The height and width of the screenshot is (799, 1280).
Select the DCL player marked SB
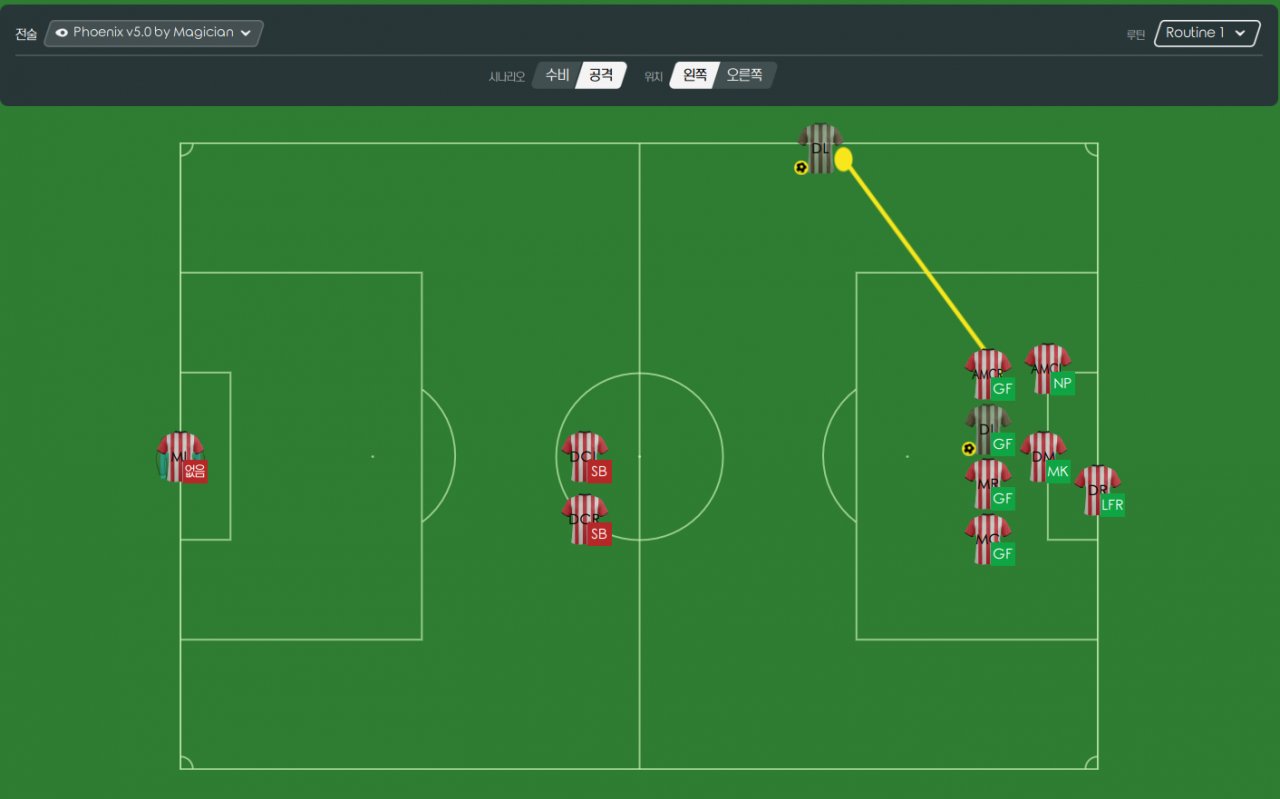point(584,457)
